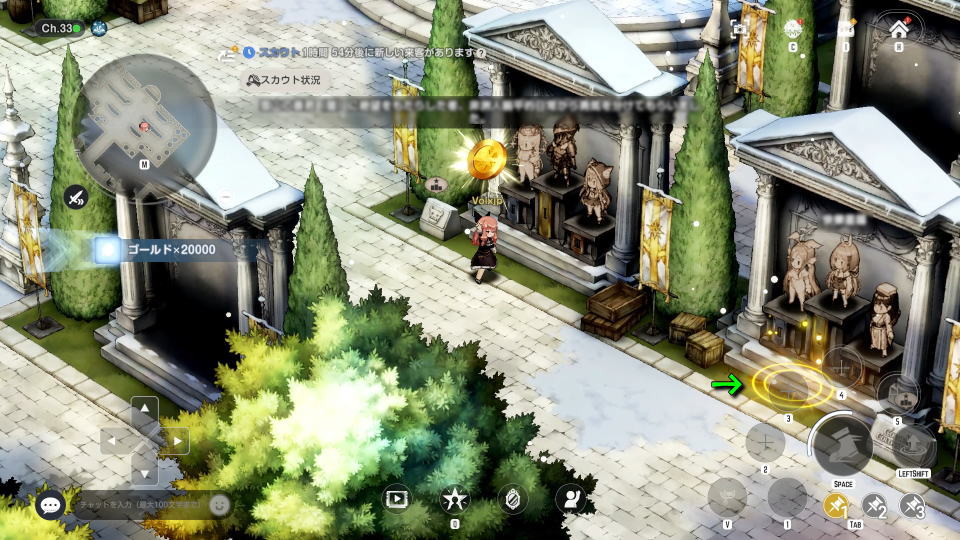Open the chat speech bubble

tap(50, 505)
